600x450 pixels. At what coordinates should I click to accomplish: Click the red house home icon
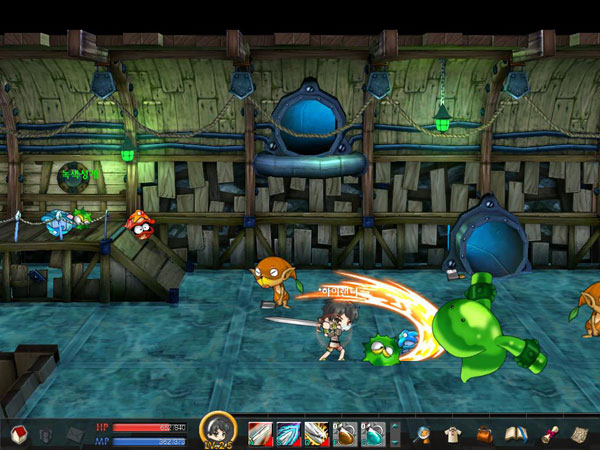coord(17,434)
